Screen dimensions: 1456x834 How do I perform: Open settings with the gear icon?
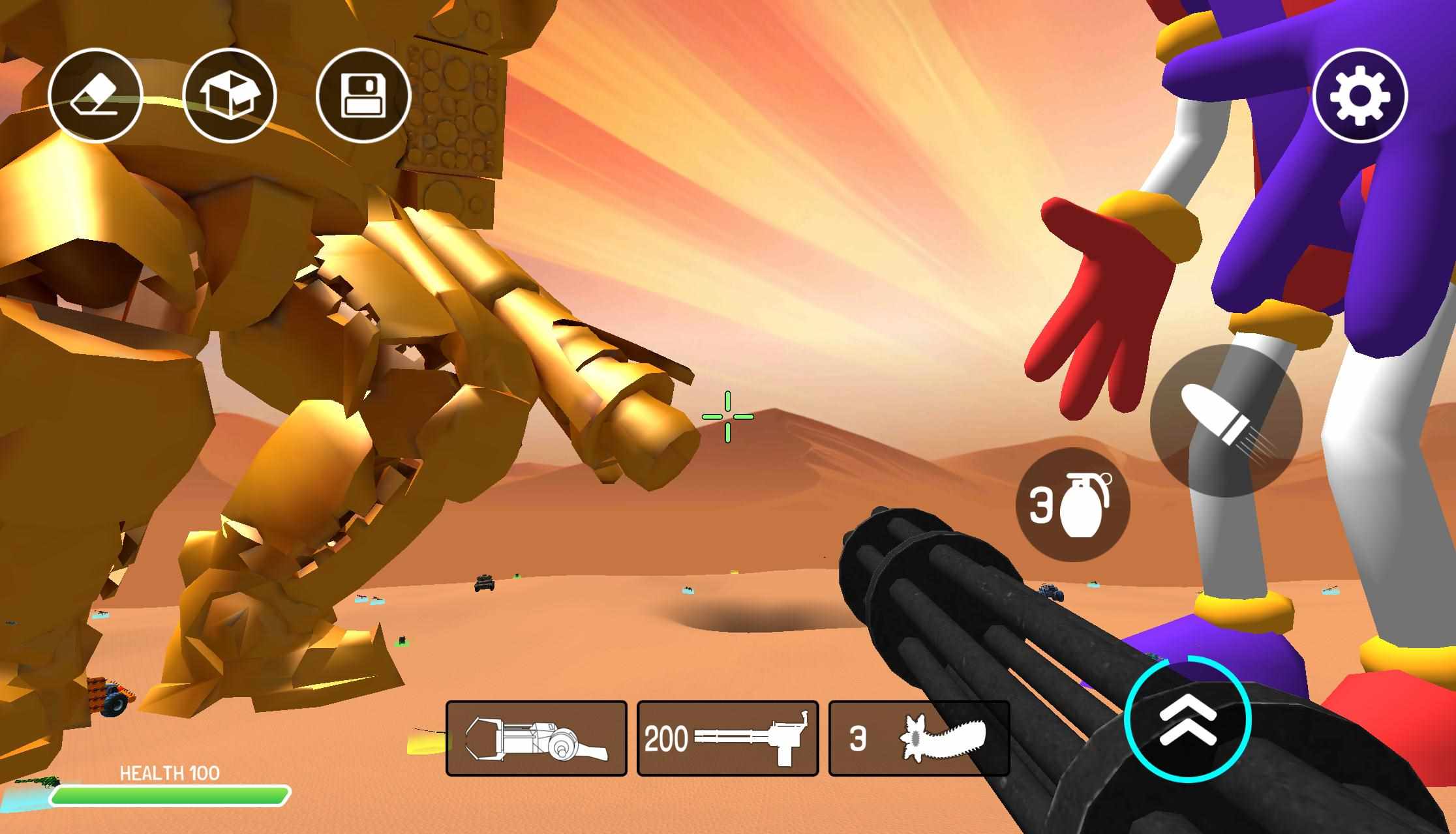click(1359, 96)
